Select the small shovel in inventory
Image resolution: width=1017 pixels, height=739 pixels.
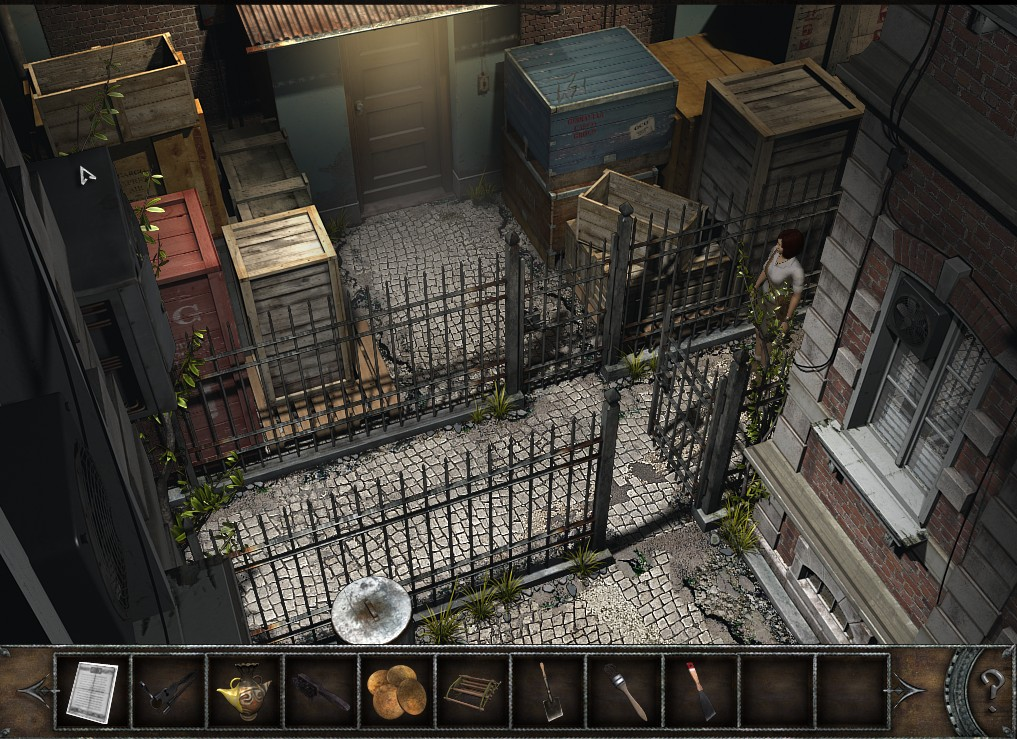(x=547, y=691)
